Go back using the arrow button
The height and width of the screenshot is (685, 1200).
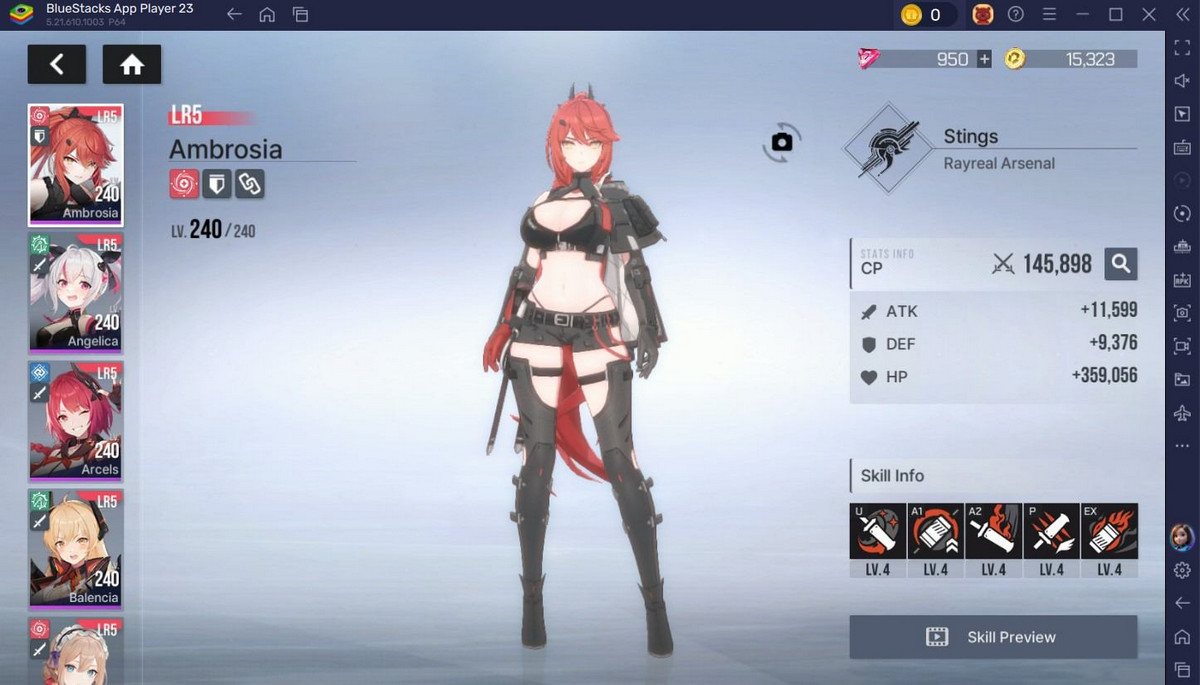56,65
